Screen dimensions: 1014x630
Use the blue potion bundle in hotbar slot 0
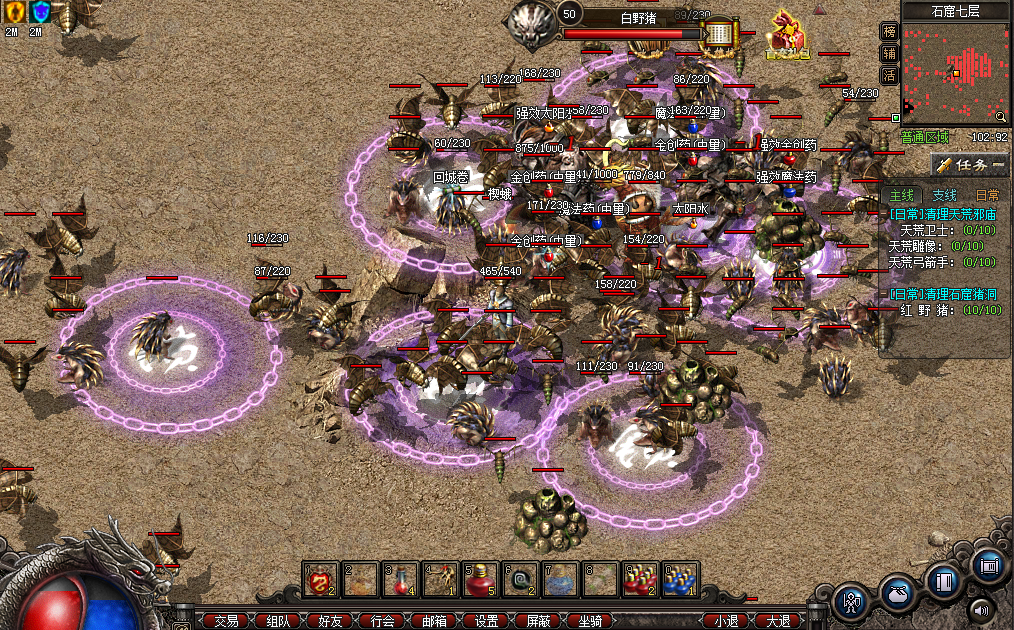point(680,580)
